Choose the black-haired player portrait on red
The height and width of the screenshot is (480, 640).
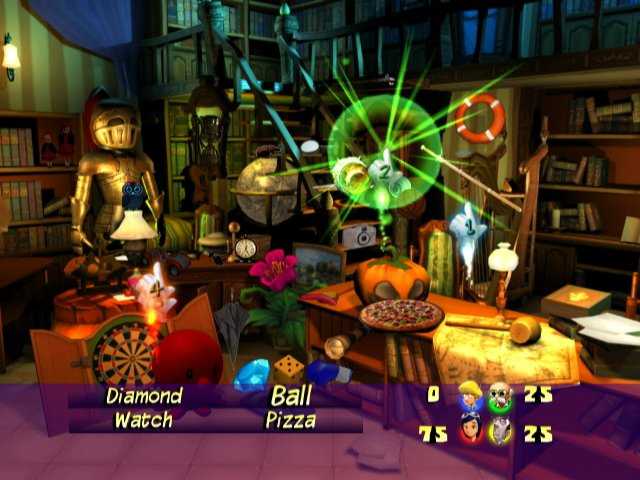(470, 430)
